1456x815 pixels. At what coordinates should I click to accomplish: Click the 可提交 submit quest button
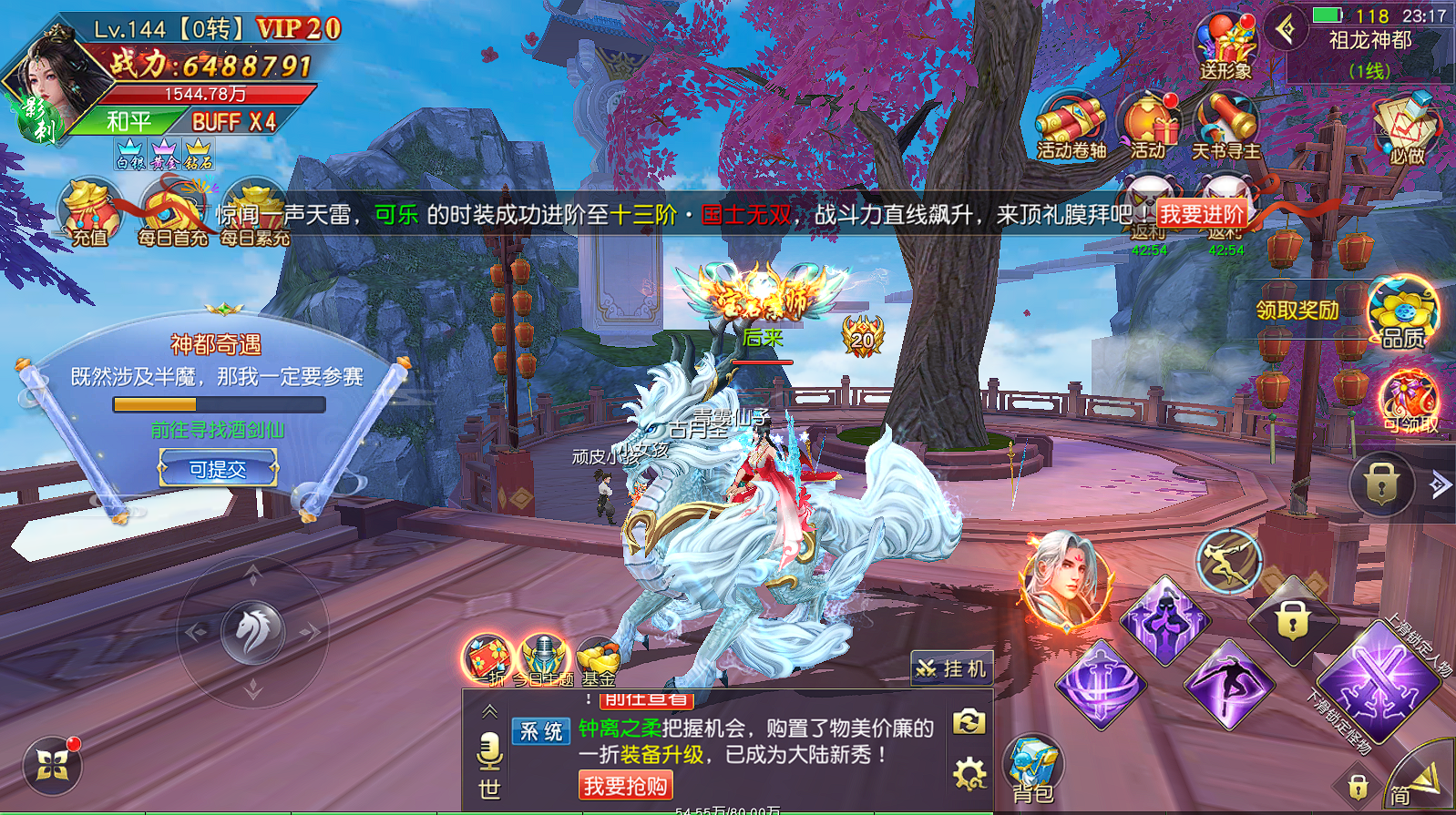click(x=218, y=469)
